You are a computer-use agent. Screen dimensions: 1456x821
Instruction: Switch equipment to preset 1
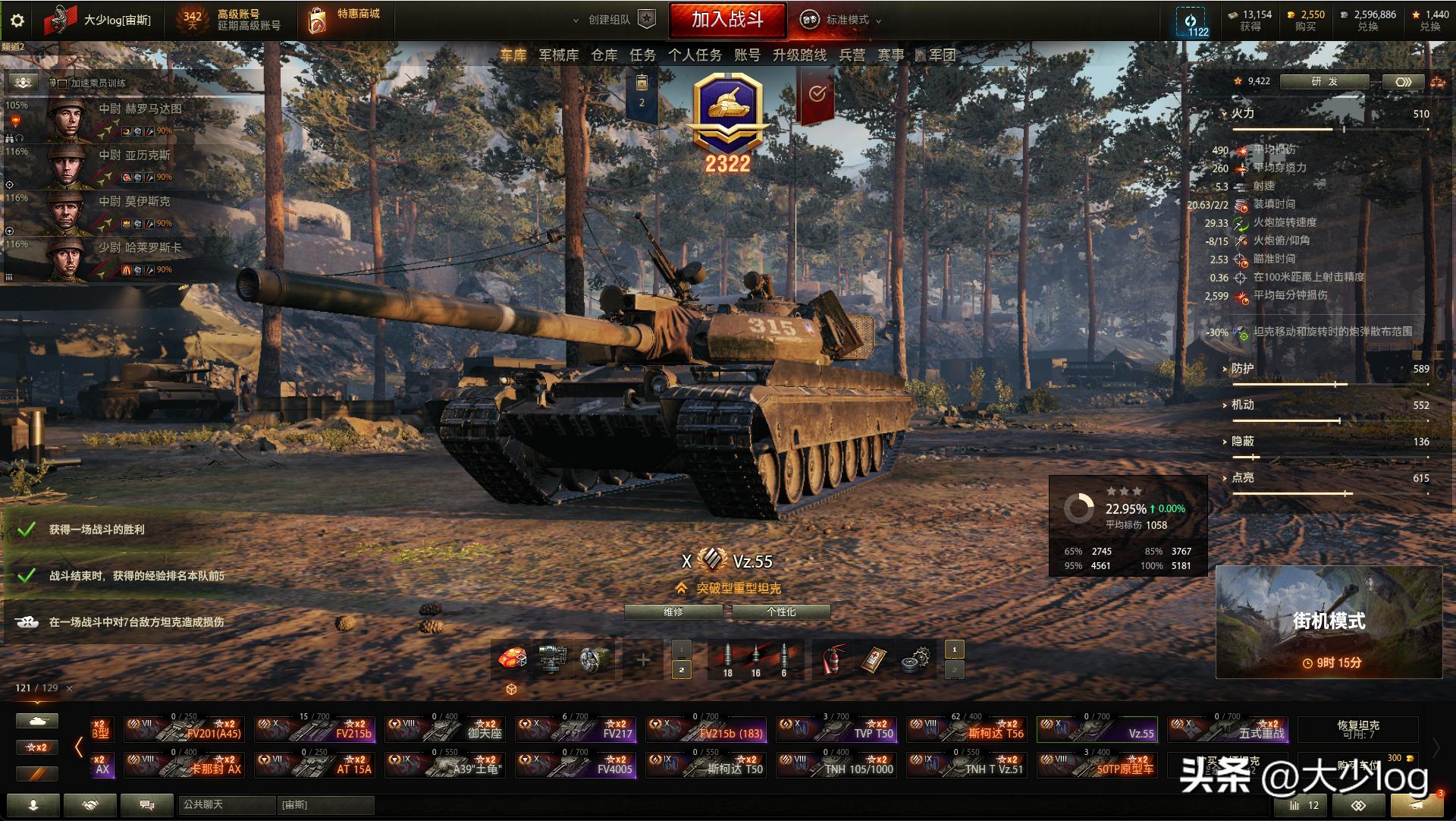click(x=954, y=650)
